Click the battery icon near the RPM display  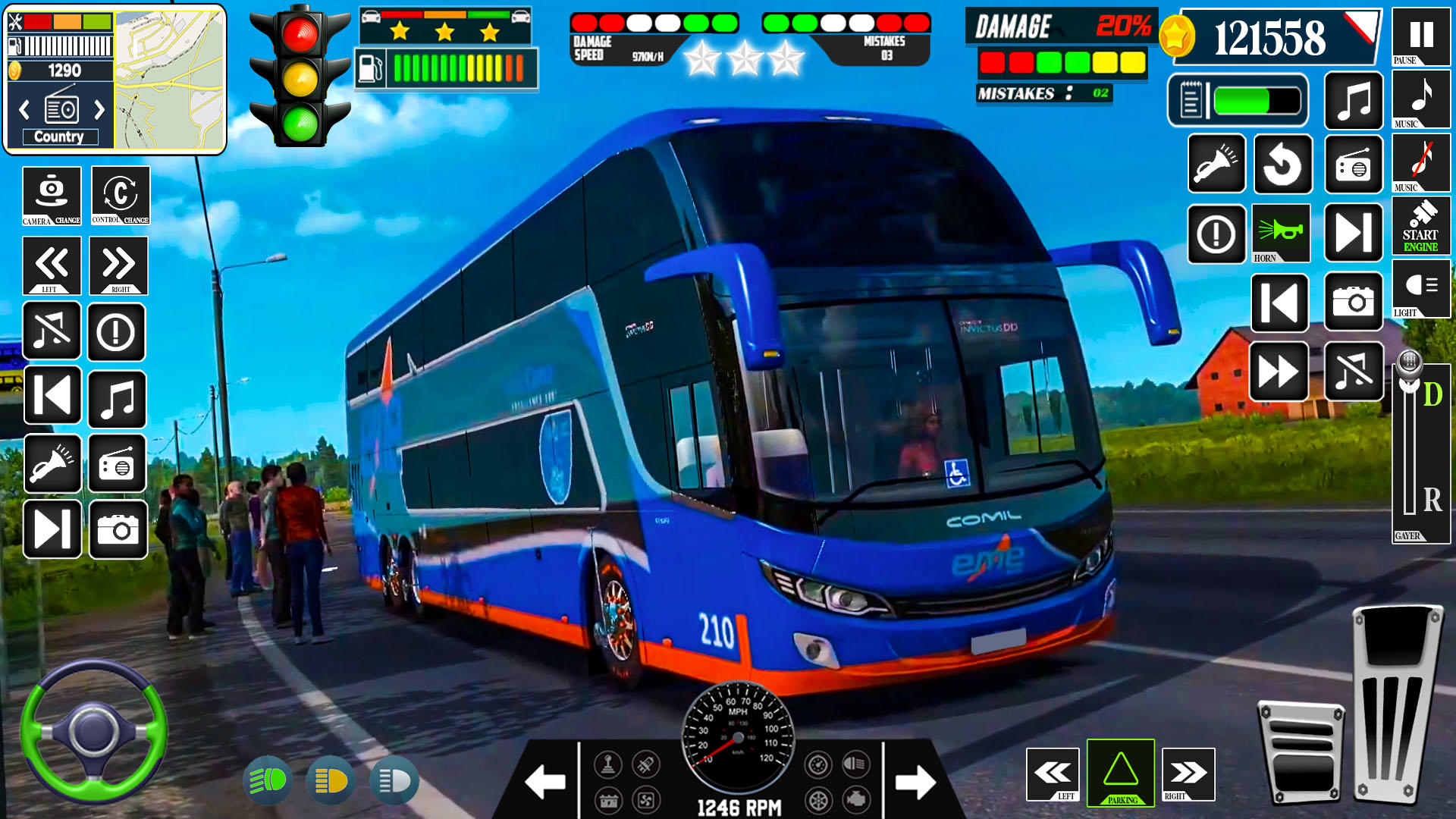609,801
